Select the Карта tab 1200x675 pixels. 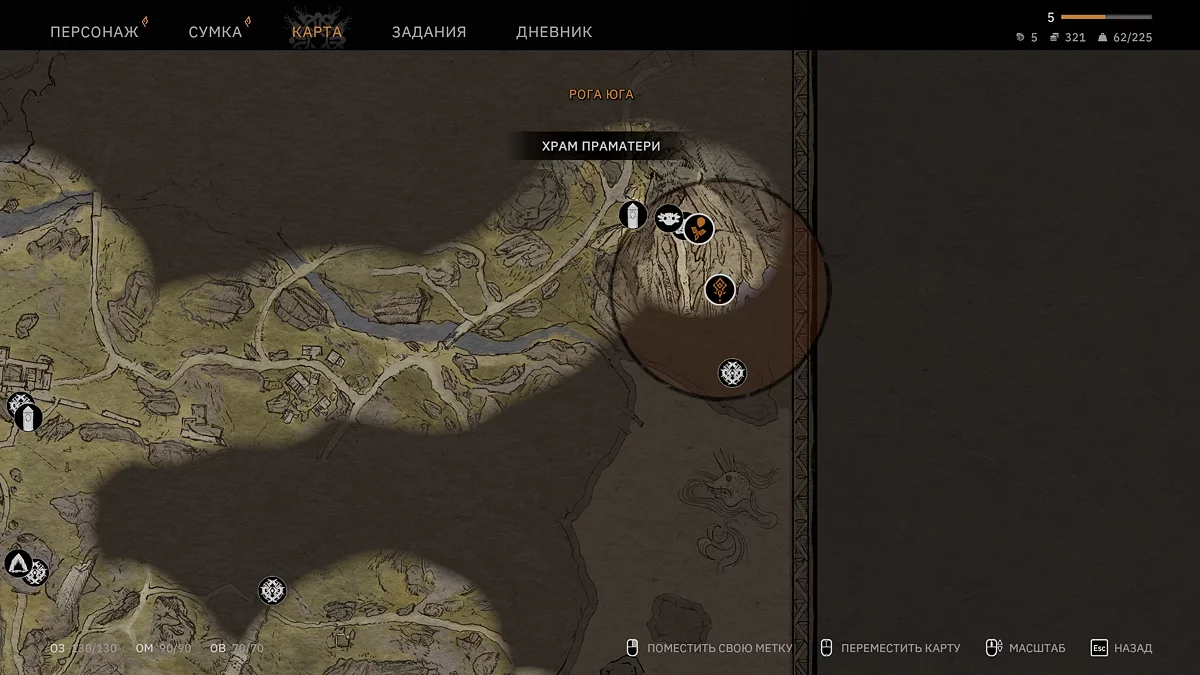pyautogui.click(x=317, y=32)
